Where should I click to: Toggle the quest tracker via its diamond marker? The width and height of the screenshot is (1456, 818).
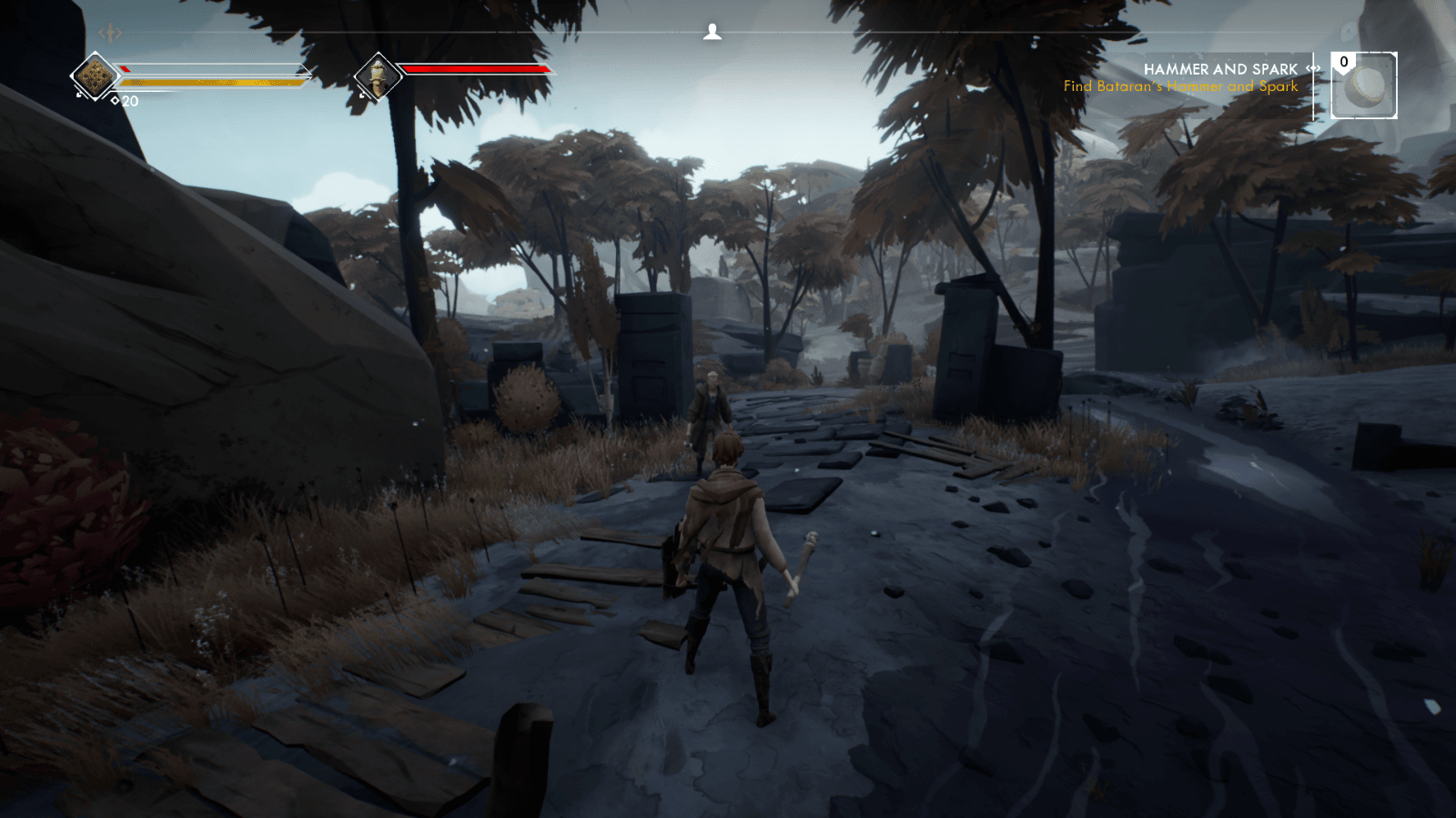click(x=1312, y=69)
